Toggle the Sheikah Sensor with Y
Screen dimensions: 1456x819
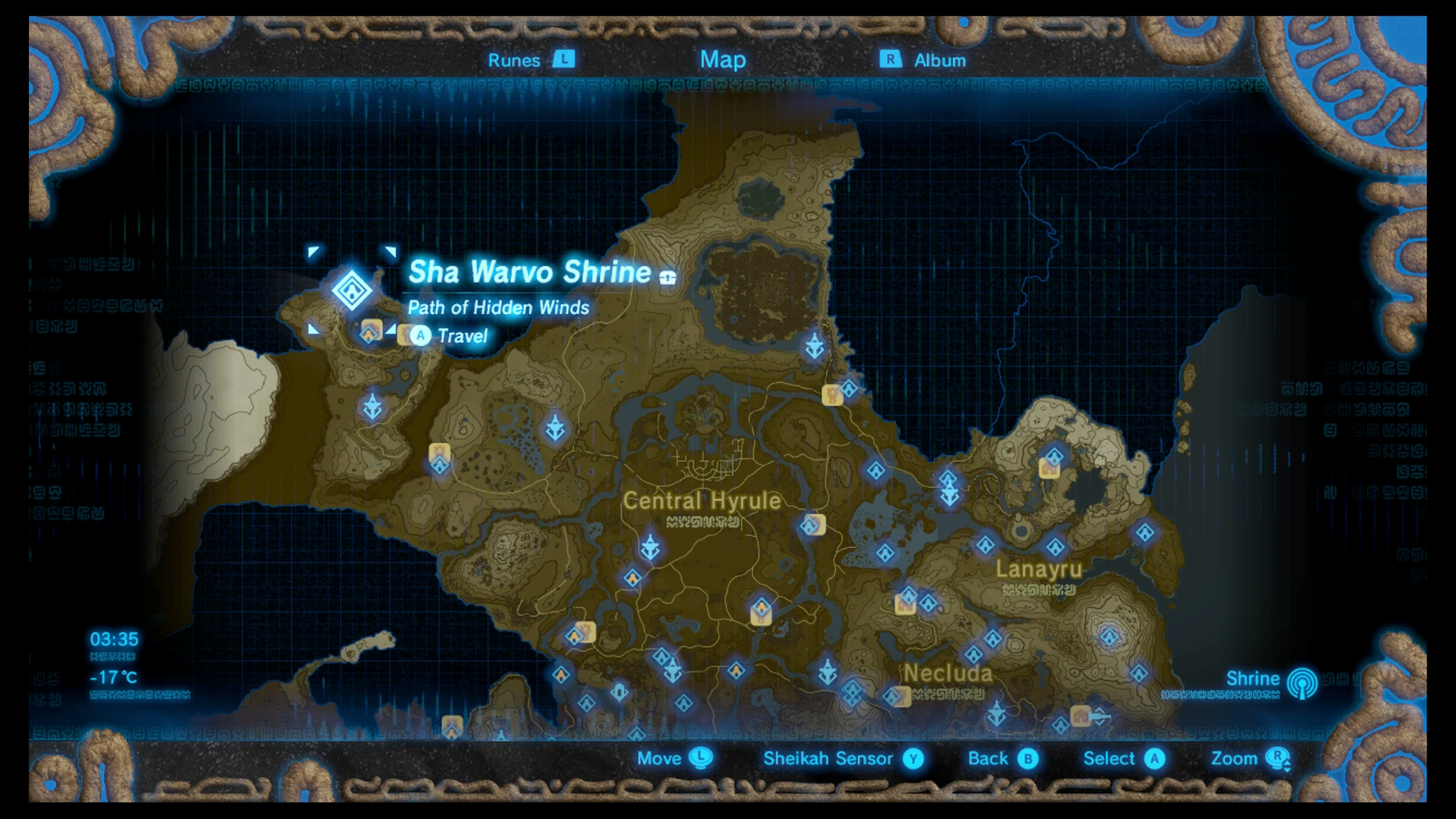pyautogui.click(x=913, y=758)
